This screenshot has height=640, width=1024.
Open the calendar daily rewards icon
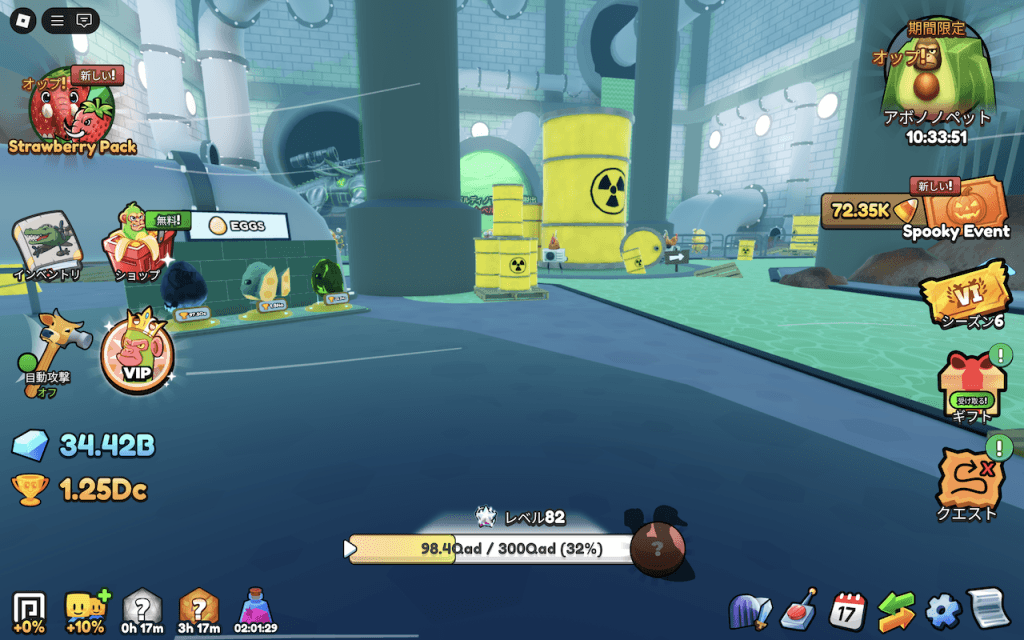point(849,609)
